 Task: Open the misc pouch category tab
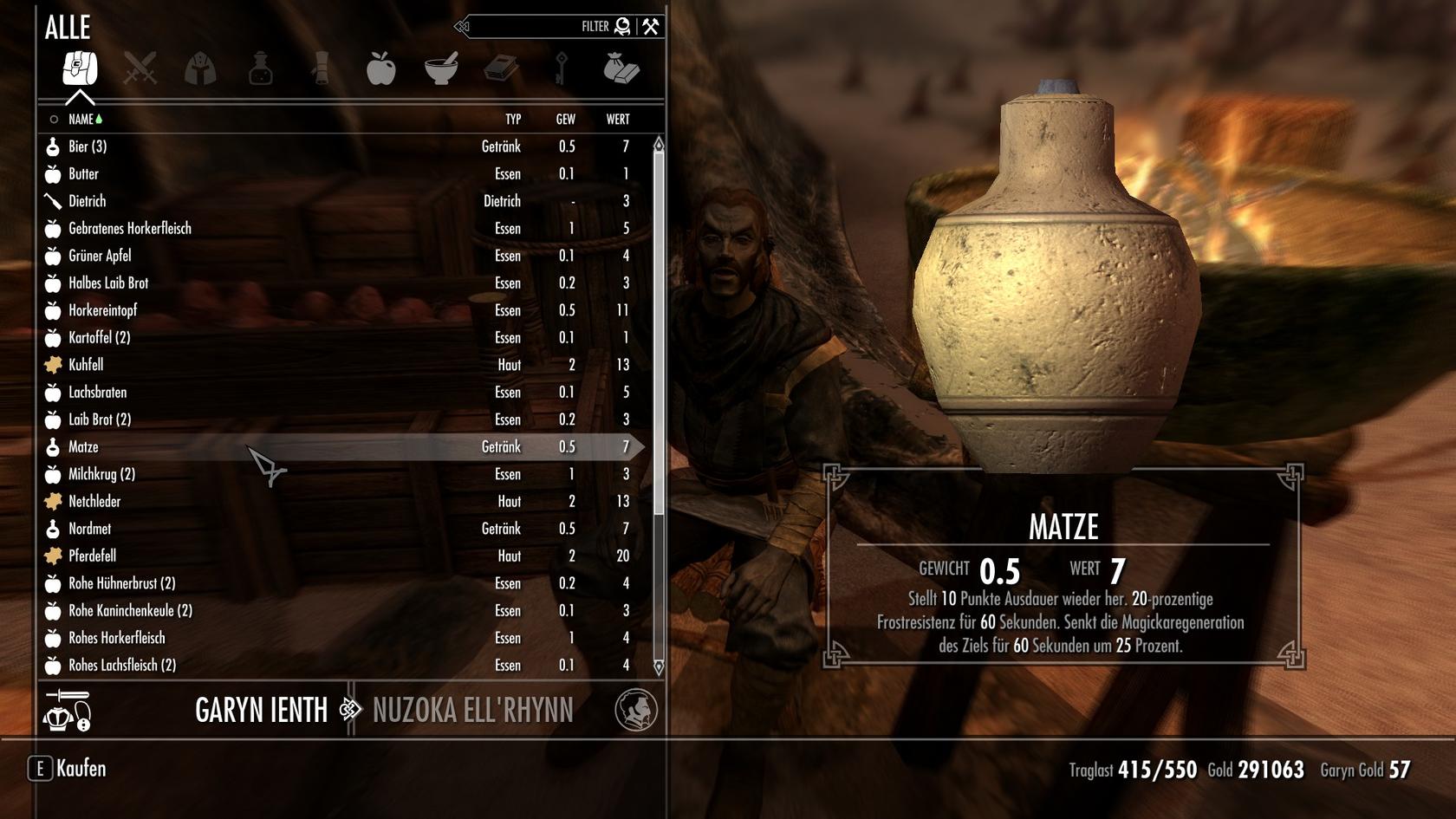tap(621, 68)
